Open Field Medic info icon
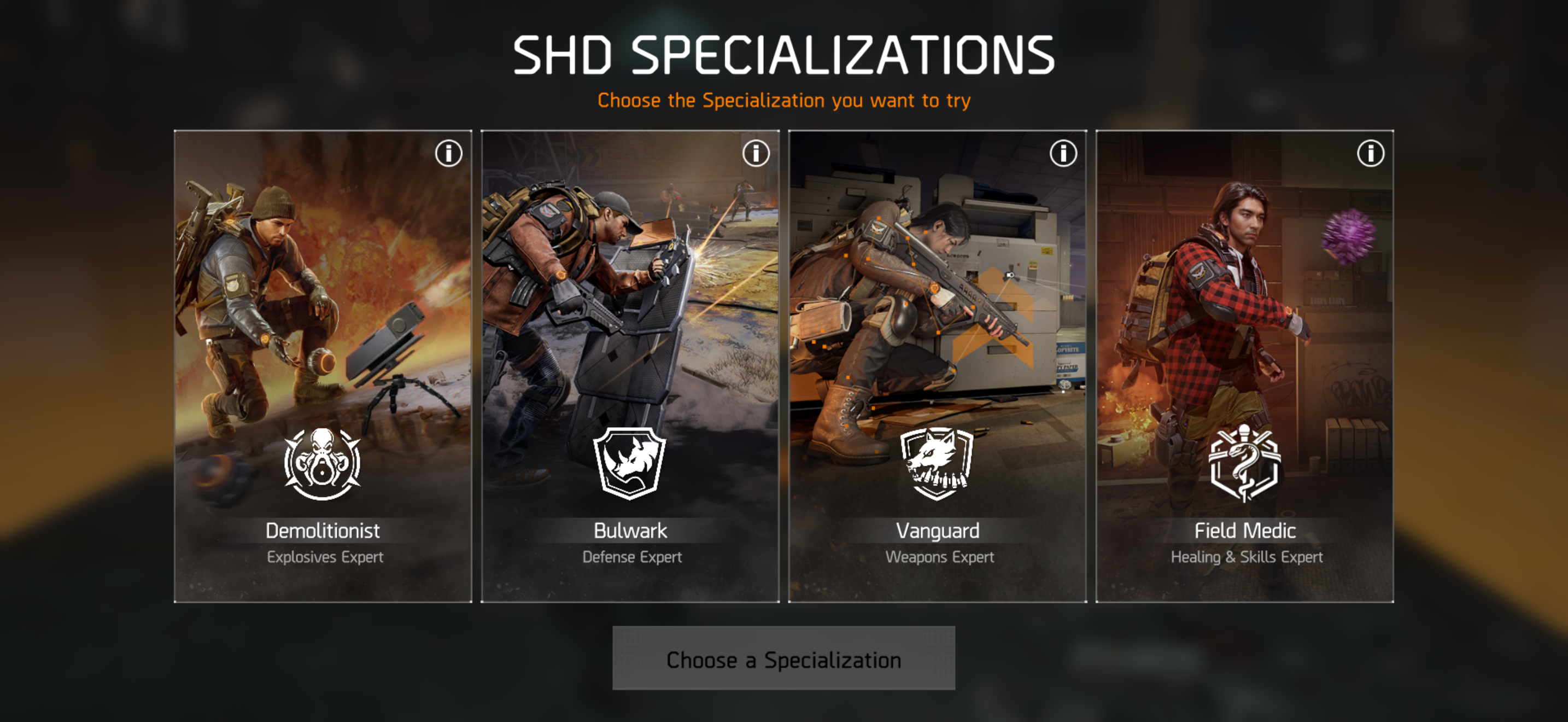Viewport: 1568px width, 722px height. [1371, 153]
